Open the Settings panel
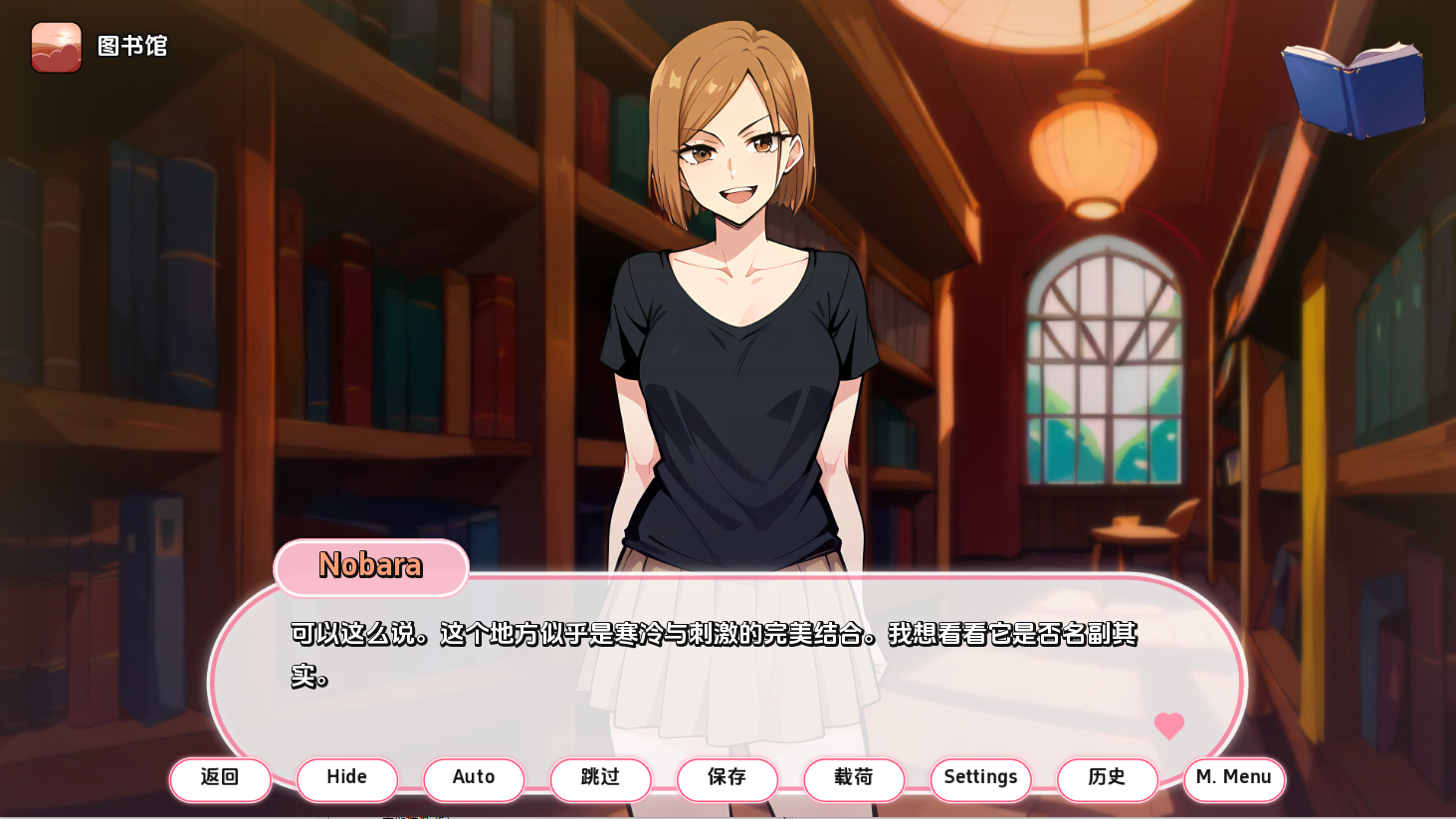The image size is (1456, 819). [980, 779]
